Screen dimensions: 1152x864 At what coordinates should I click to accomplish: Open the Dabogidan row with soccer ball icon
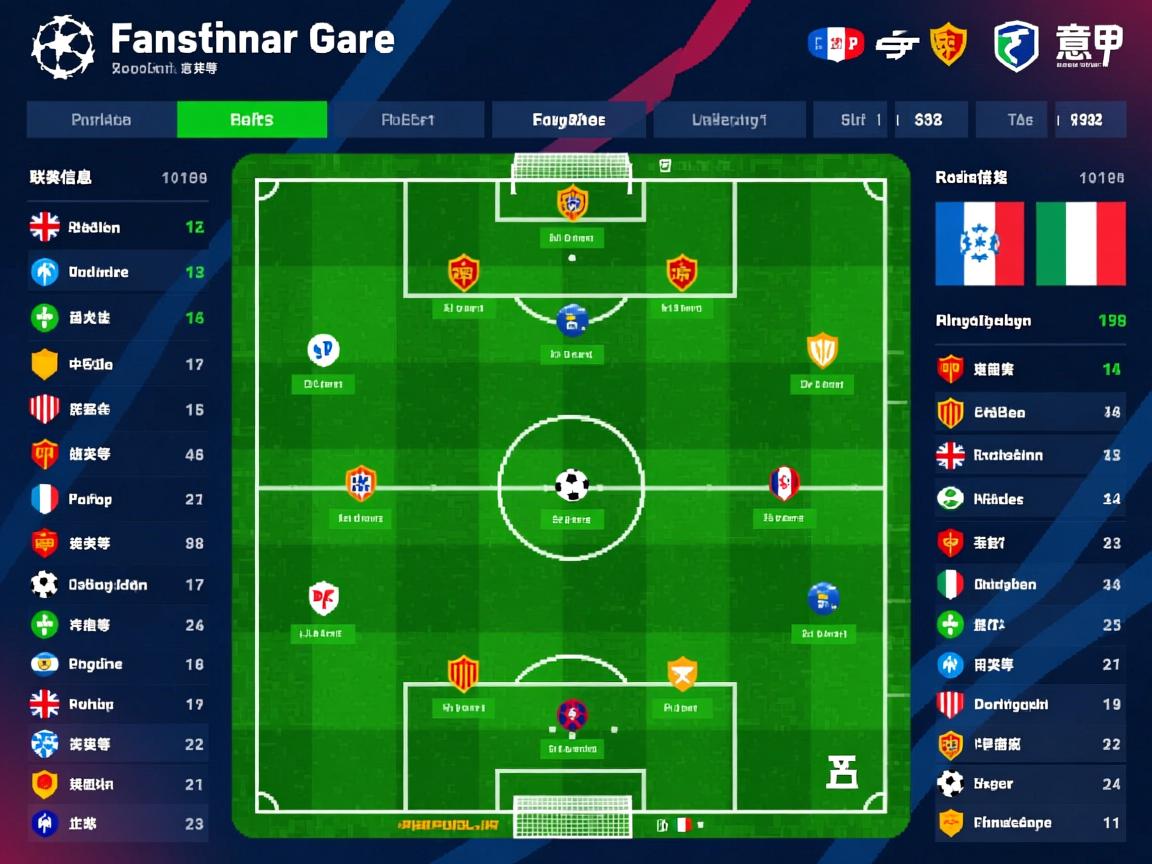117,584
